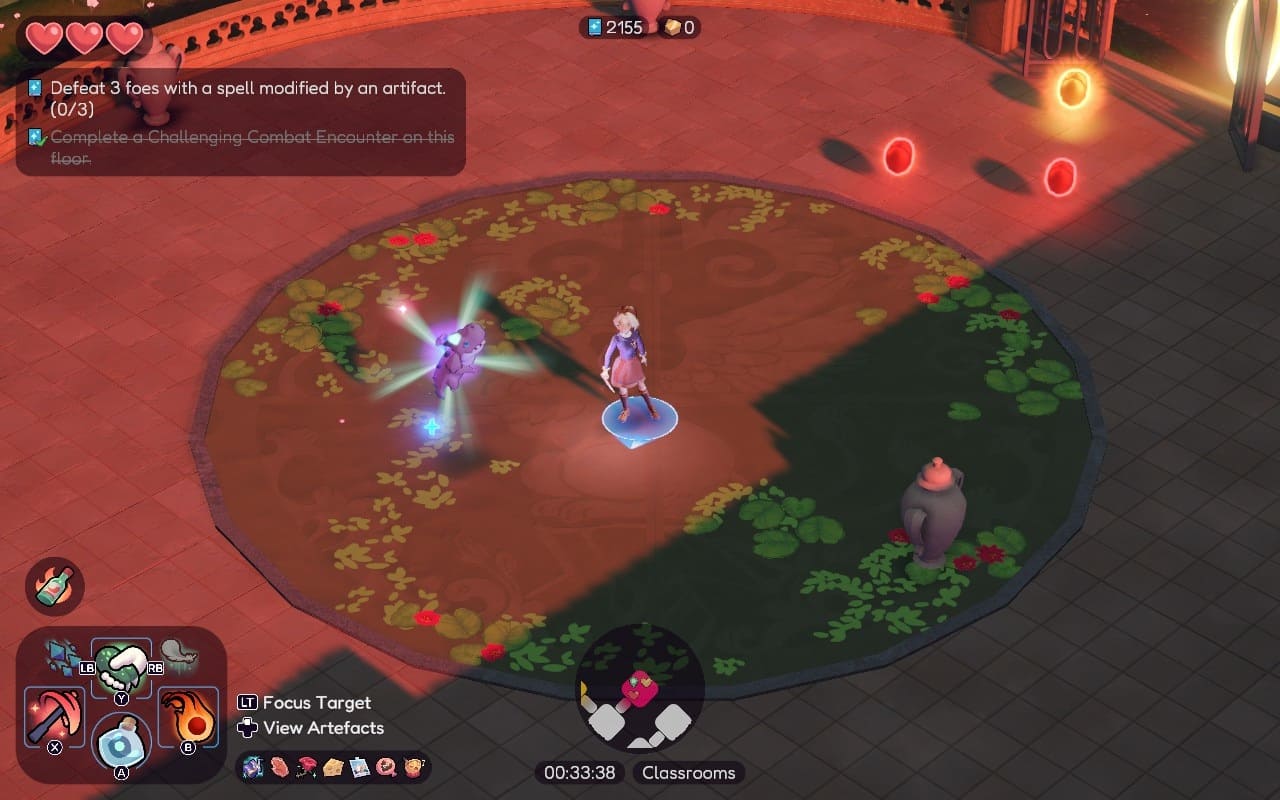This screenshot has width=1280, height=800.
Task: Use the blue potion flask ability
Action: pos(121,742)
